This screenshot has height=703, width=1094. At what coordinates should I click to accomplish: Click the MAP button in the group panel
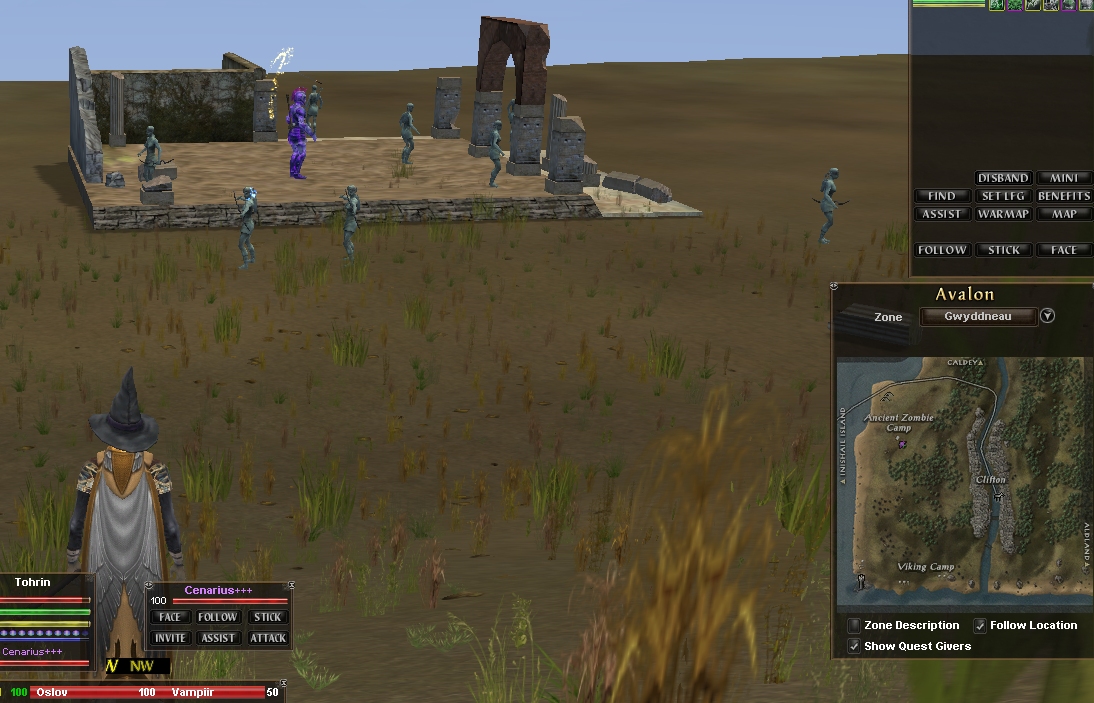1063,214
